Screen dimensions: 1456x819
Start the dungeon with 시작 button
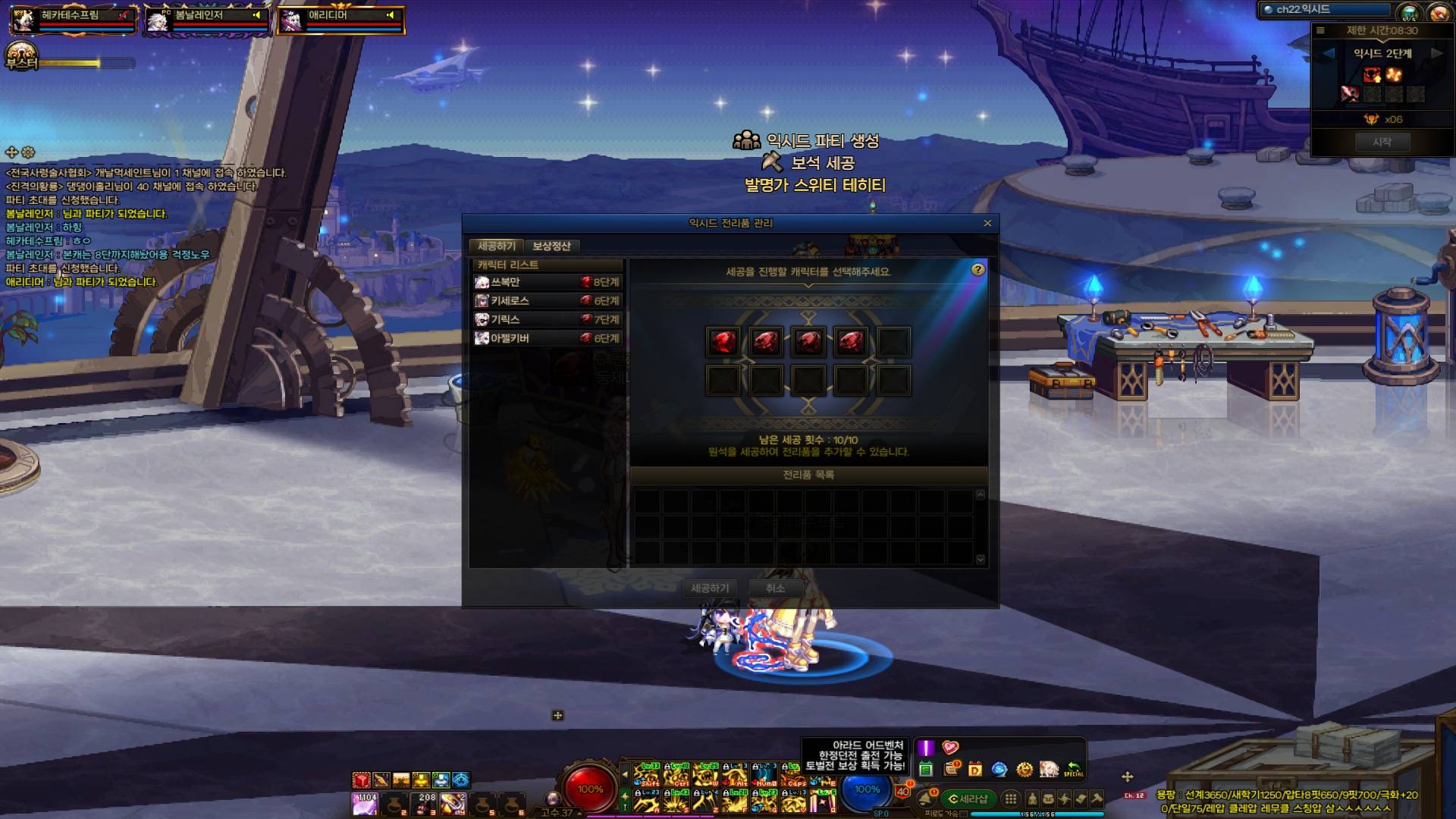(1382, 142)
